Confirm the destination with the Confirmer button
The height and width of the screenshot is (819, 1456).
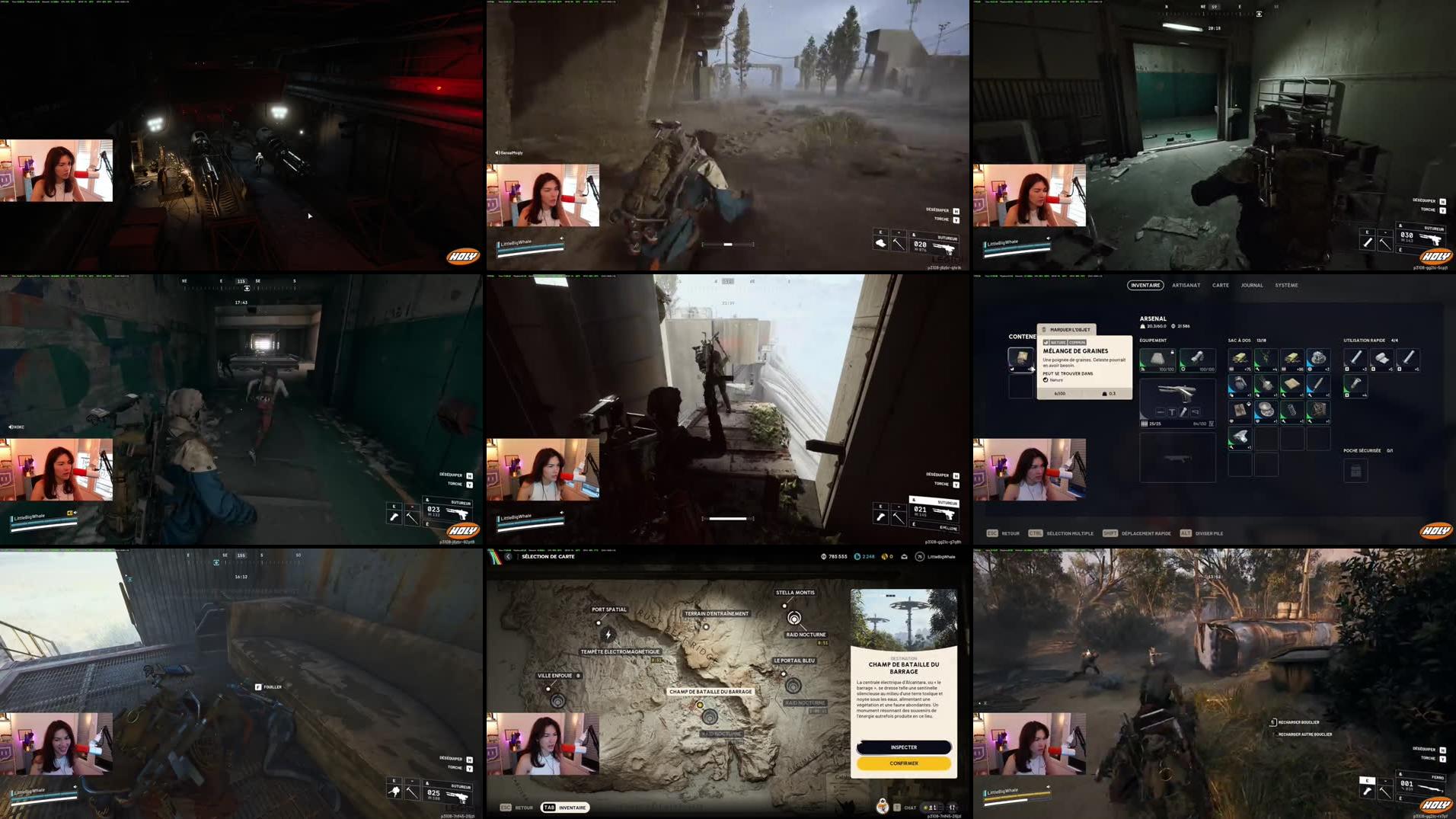(x=903, y=763)
